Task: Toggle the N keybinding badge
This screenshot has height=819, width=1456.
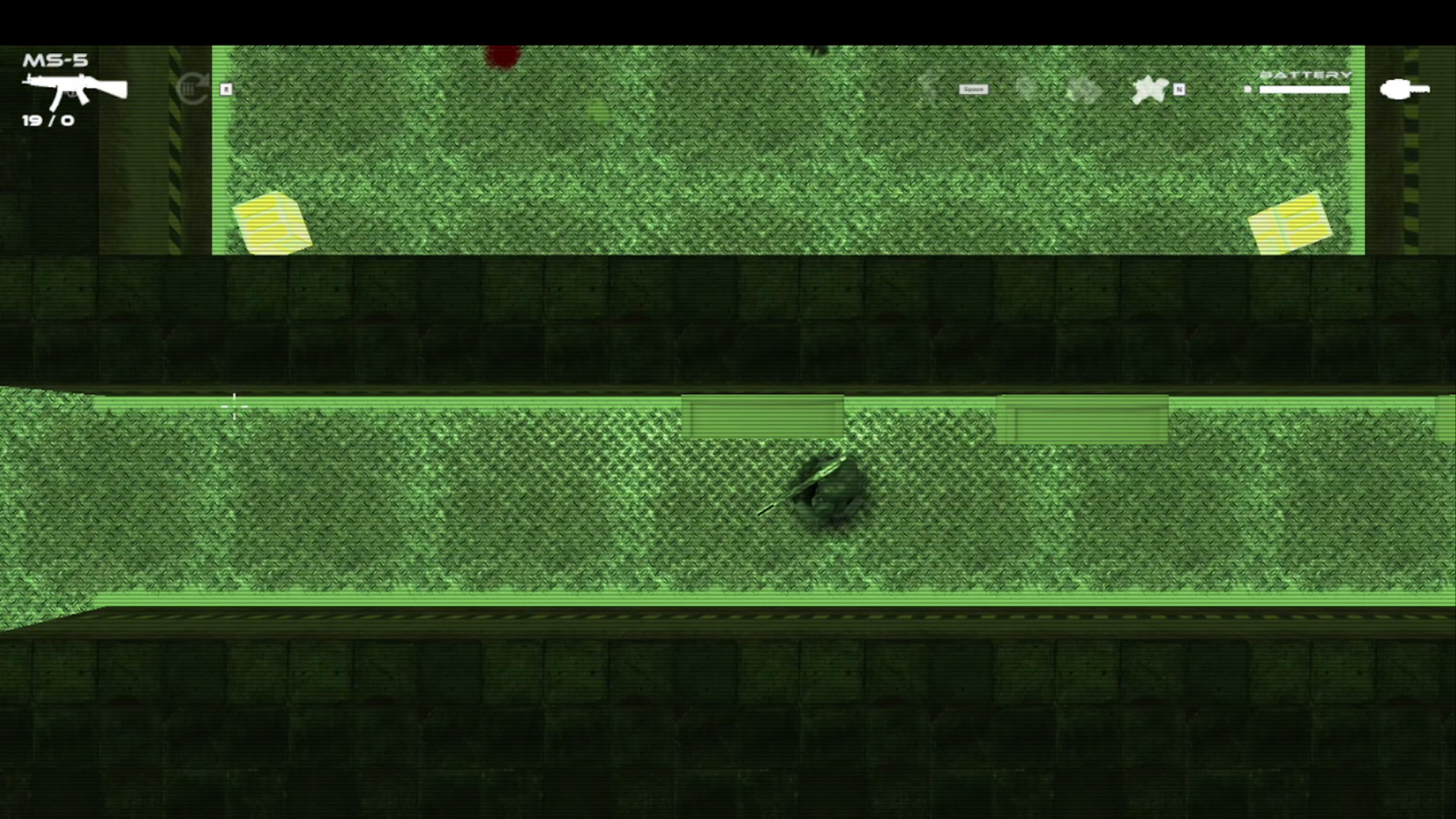Action: 1180,89
